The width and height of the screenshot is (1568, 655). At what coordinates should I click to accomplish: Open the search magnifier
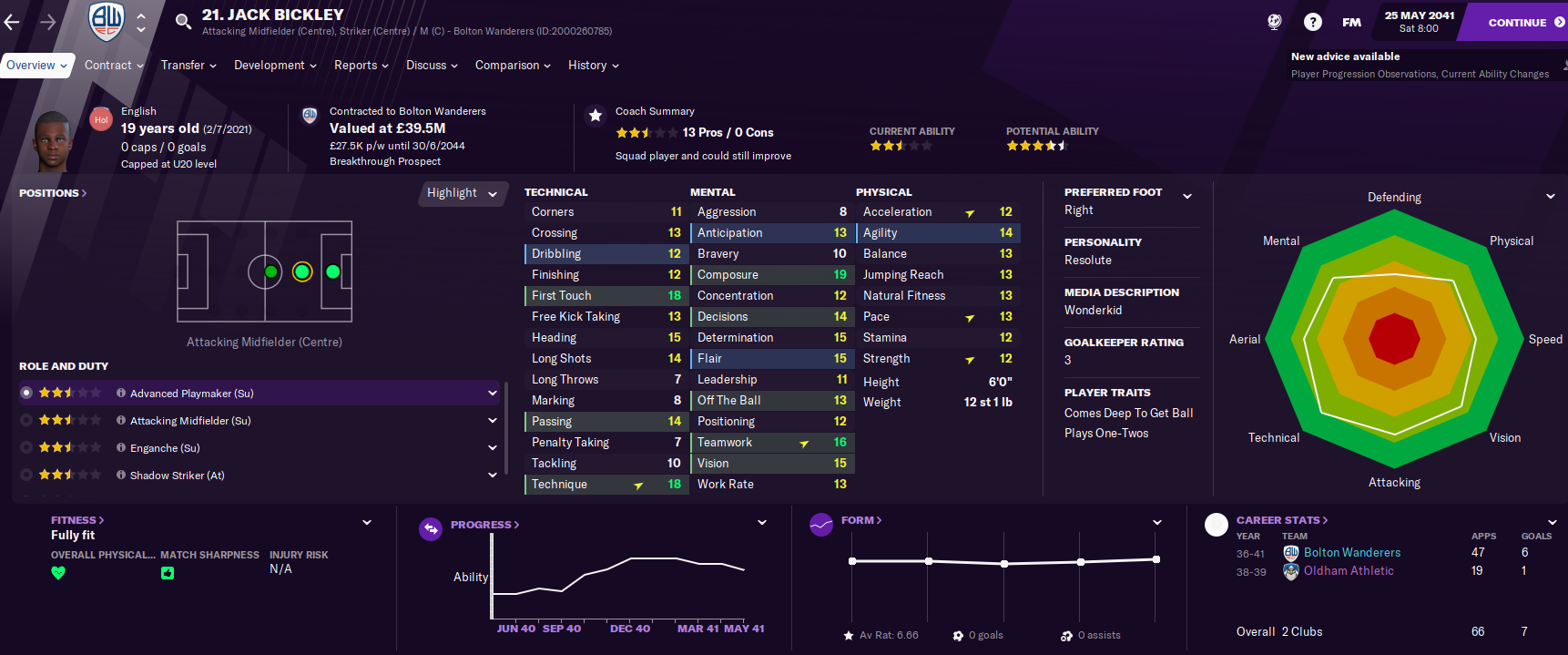(183, 21)
